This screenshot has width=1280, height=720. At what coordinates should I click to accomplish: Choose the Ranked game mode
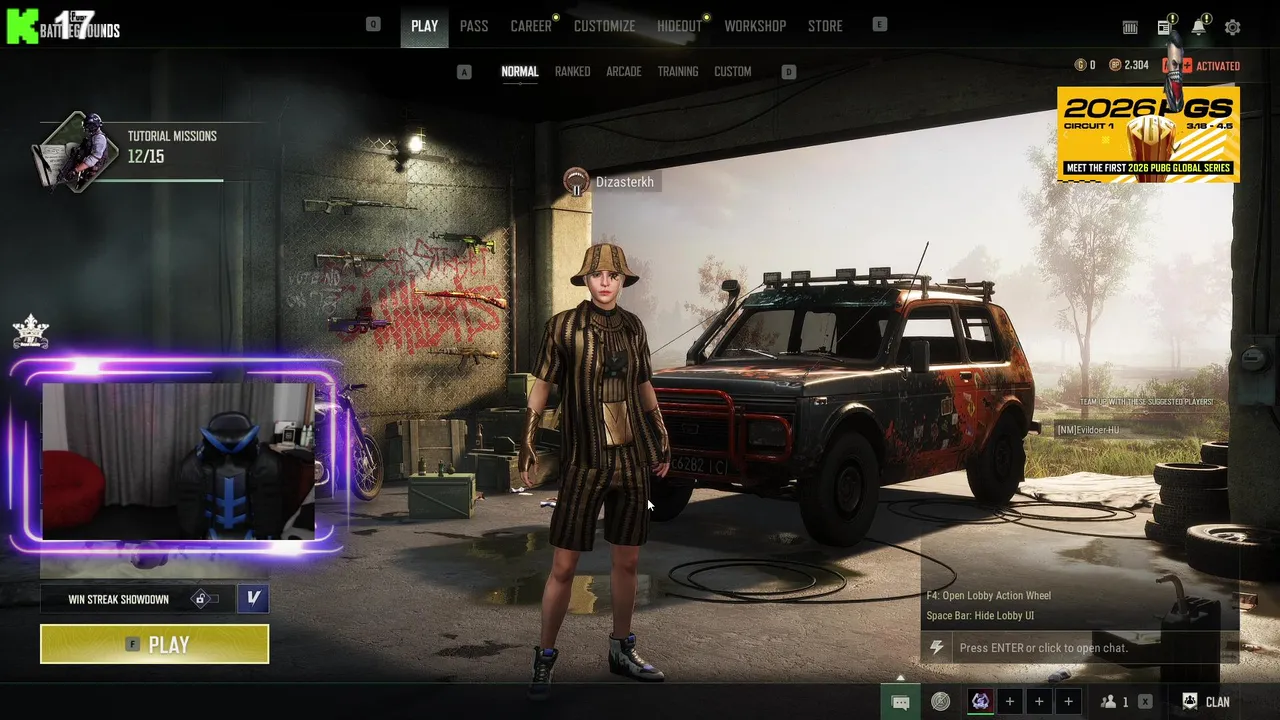[x=572, y=72]
